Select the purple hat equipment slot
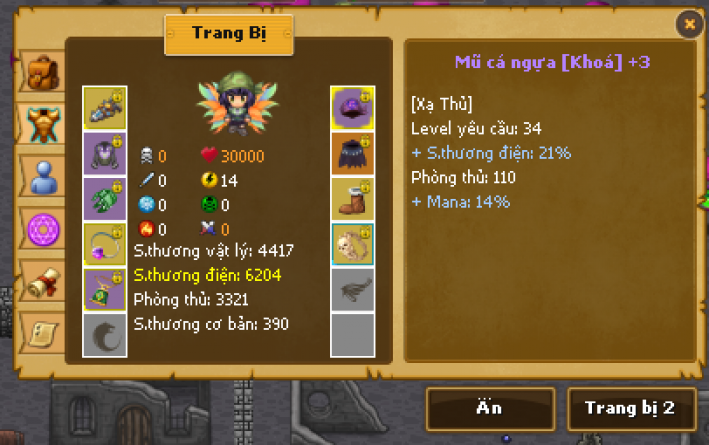 click(x=352, y=107)
